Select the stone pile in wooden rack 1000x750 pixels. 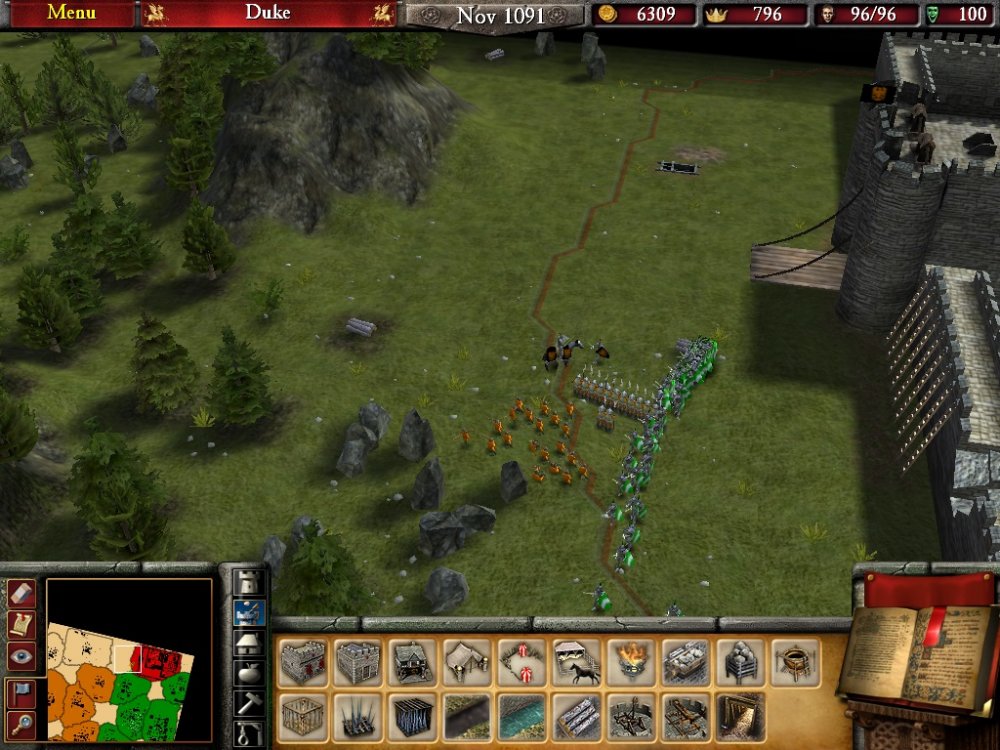click(x=741, y=663)
